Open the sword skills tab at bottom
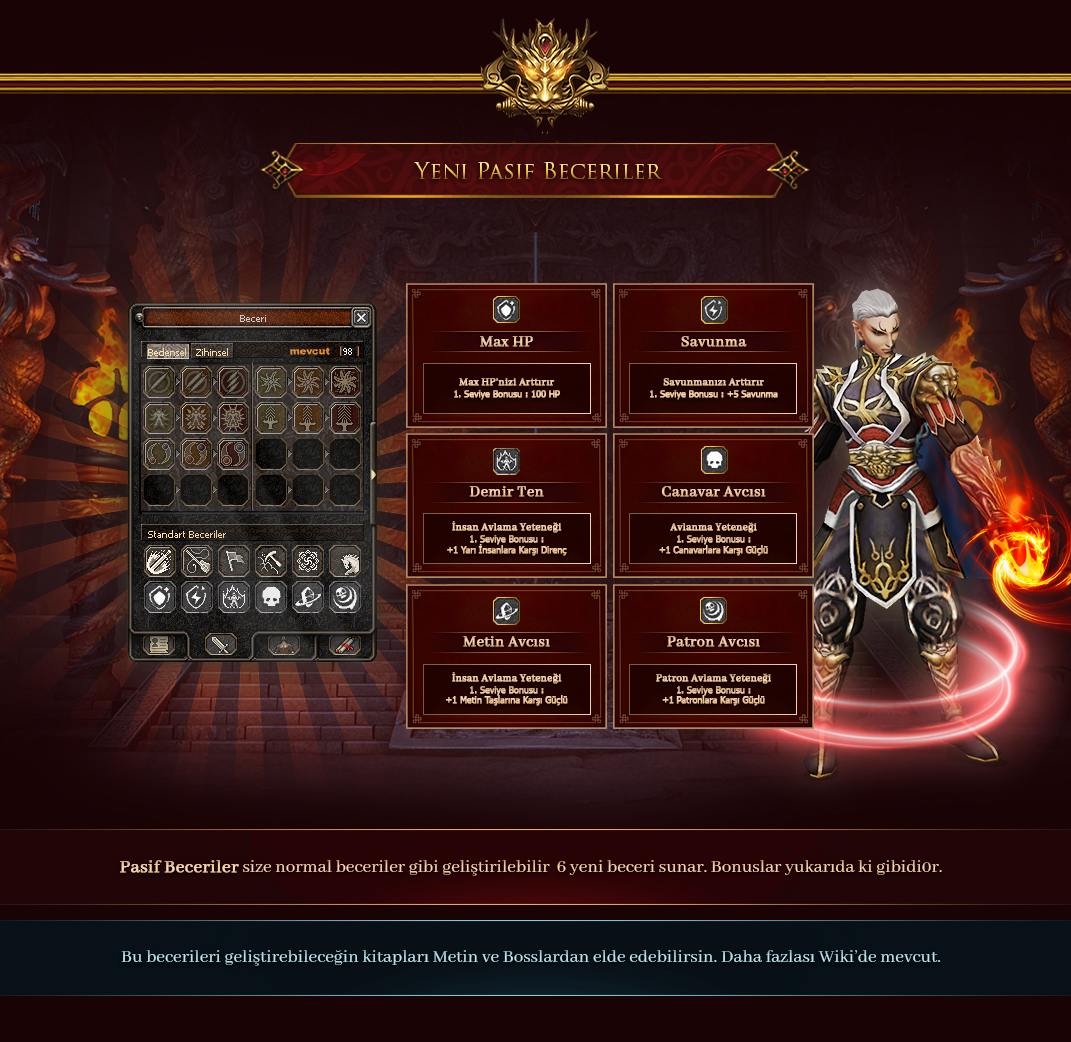 (220, 645)
